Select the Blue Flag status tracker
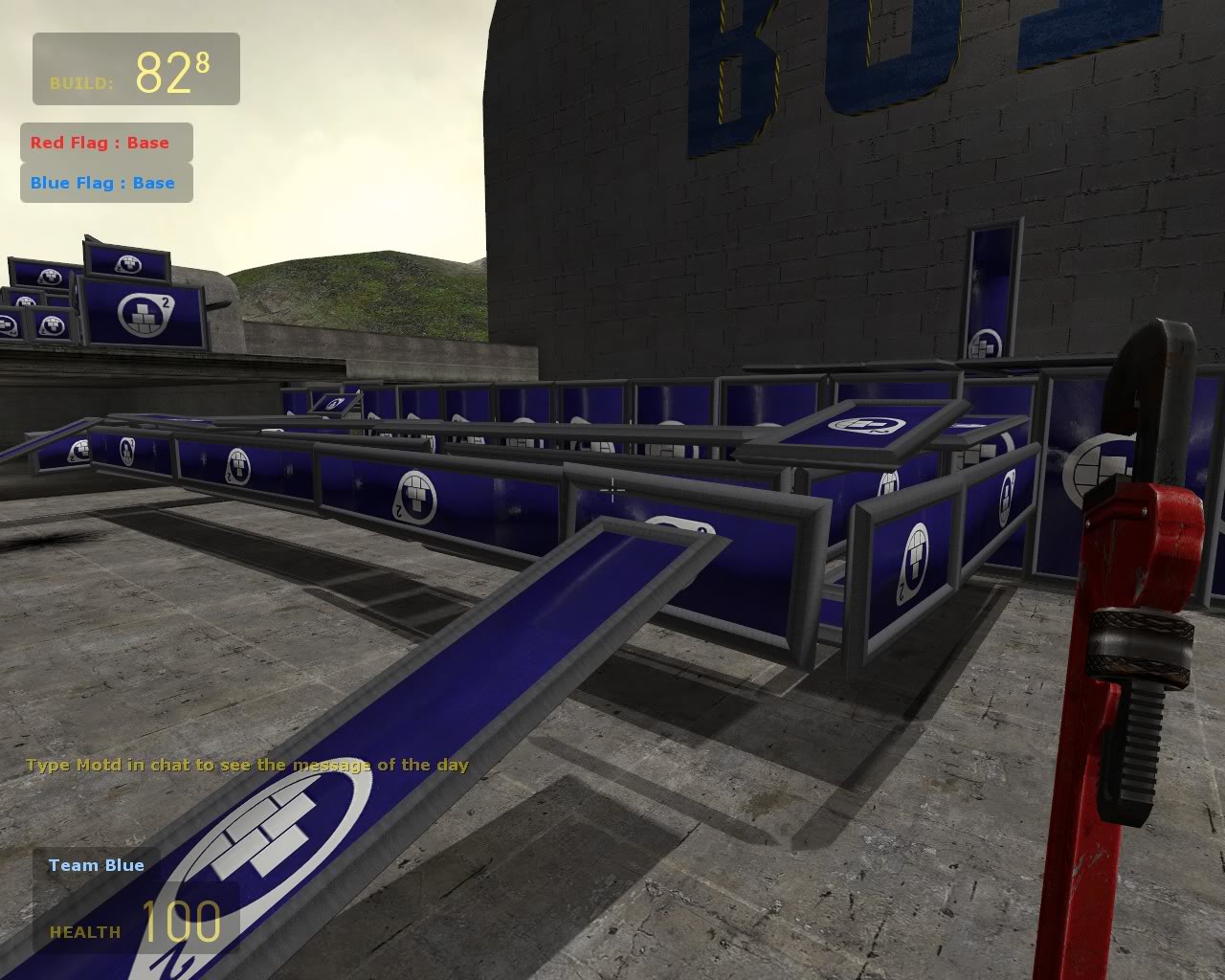Viewport: 1225px width, 980px height. pyautogui.click(x=106, y=183)
